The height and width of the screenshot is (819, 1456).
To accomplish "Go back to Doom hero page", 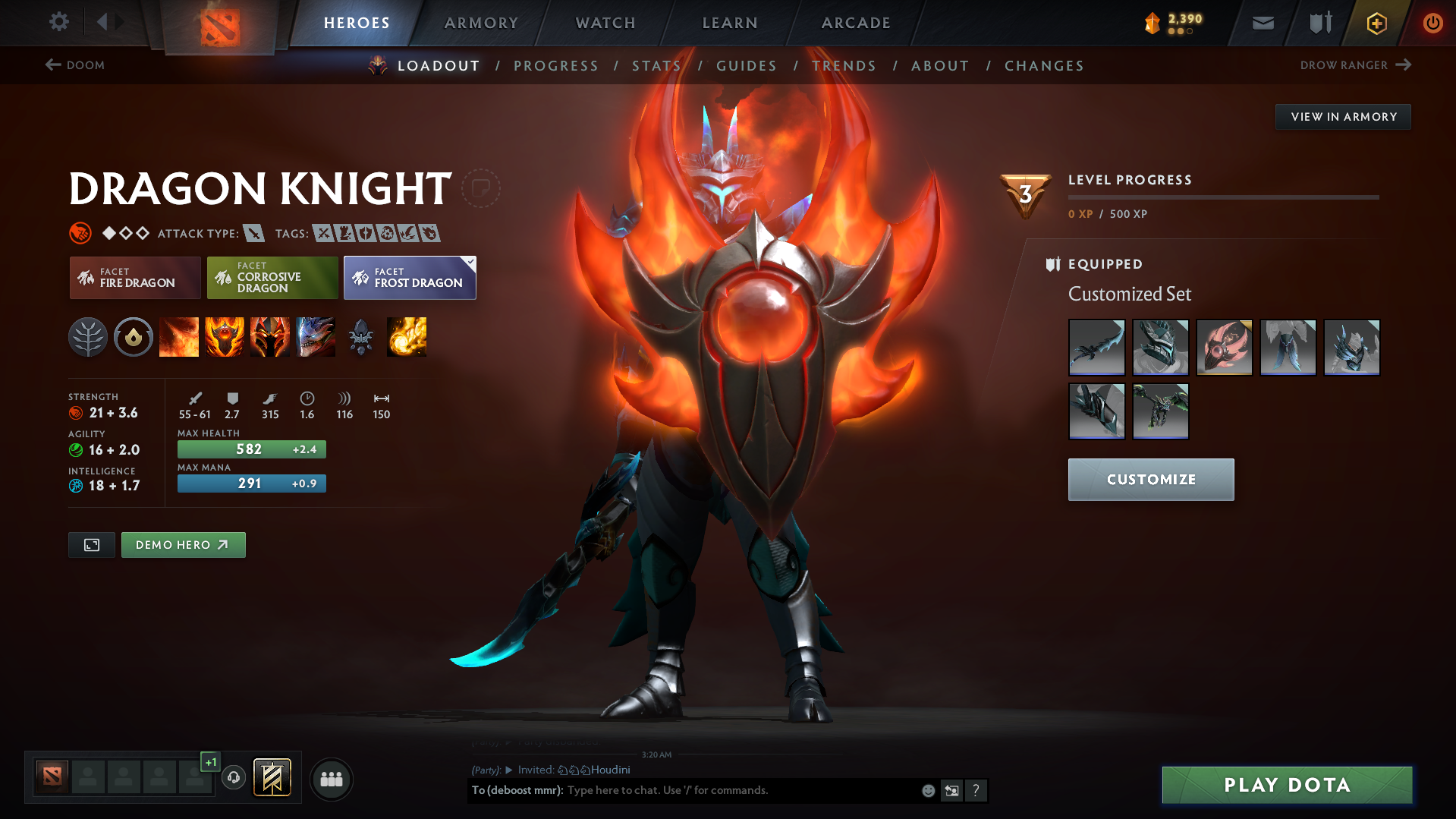I will pyautogui.click(x=75, y=65).
